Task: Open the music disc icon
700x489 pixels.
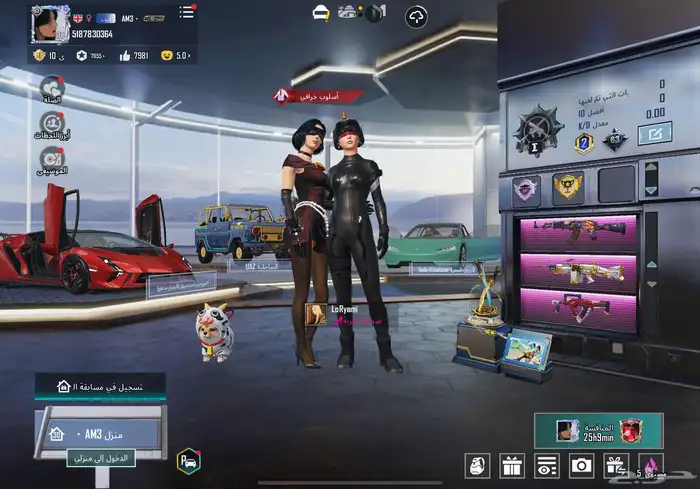Action: tap(52, 158)
